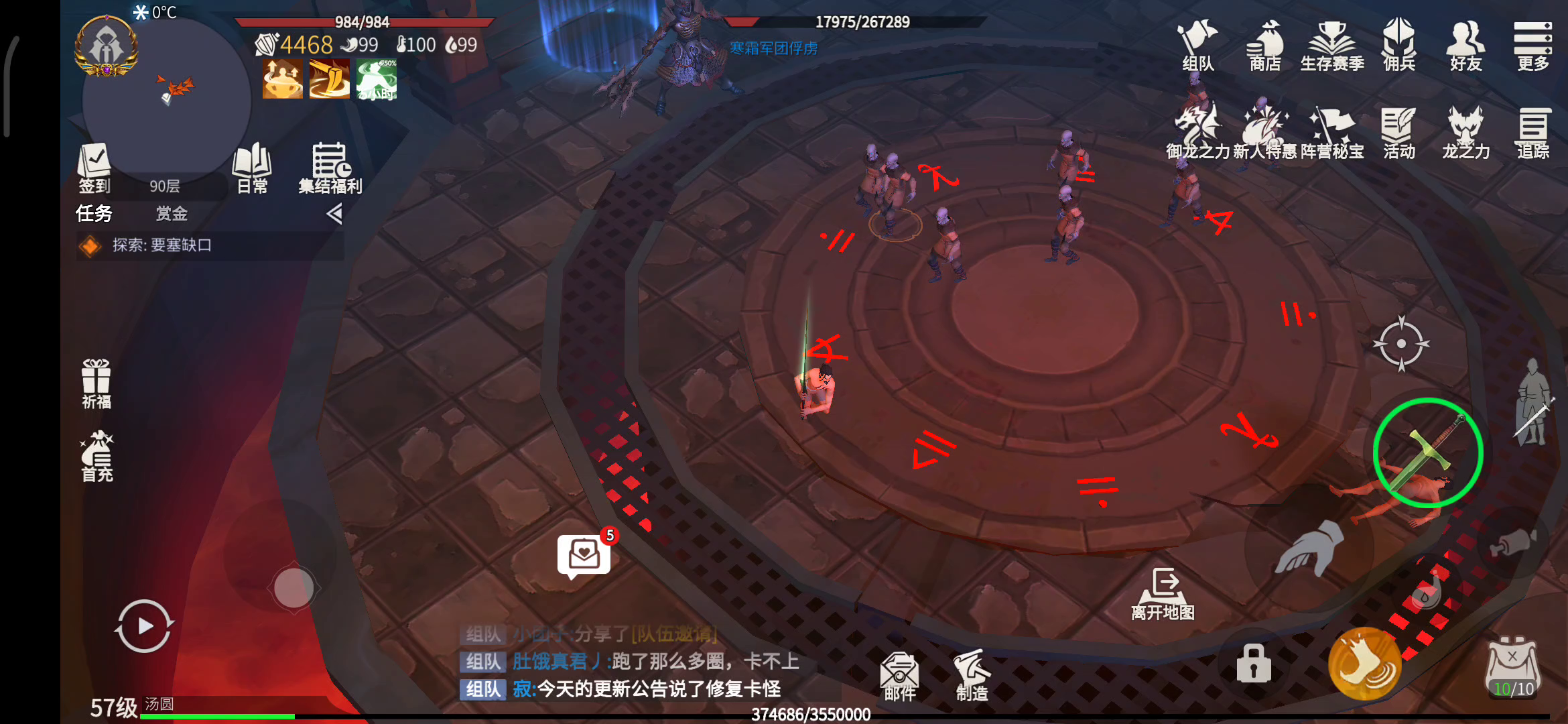Open 集结福利 rally rewards
This screenshot has width=1568, height=724.
click(330, 168)
